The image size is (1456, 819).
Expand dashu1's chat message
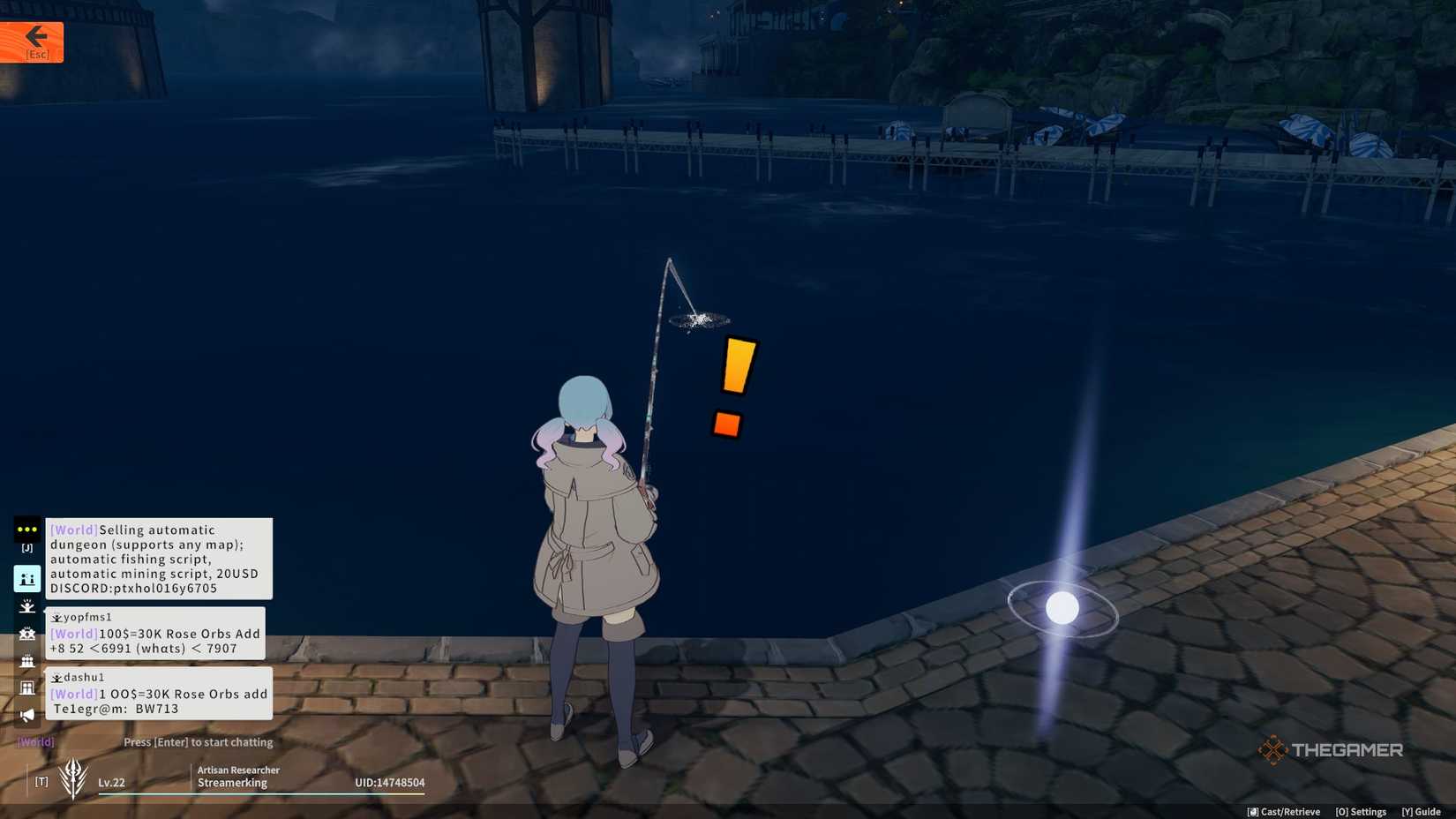tap(155, 694)
